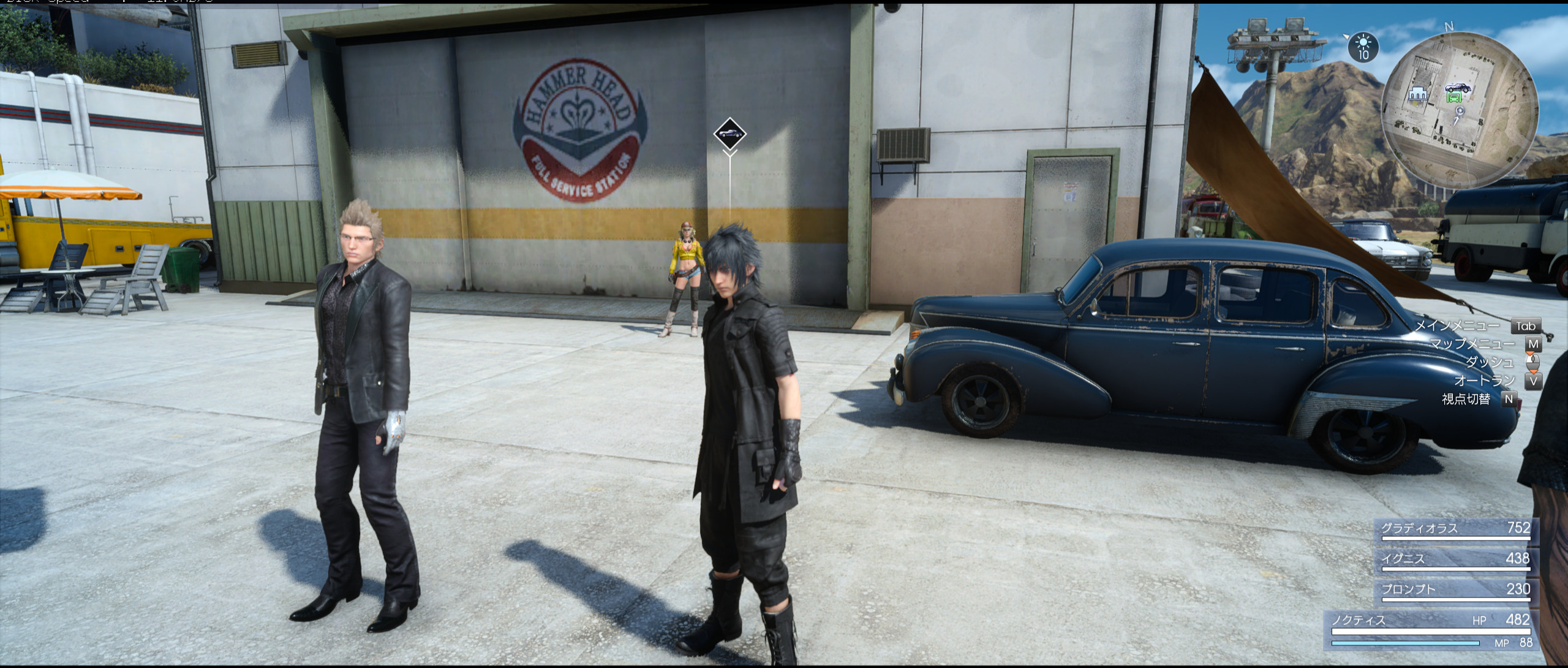Open the circular minimap
This screenshot has height=668, width=1568.
click(x=1460, y=110)
